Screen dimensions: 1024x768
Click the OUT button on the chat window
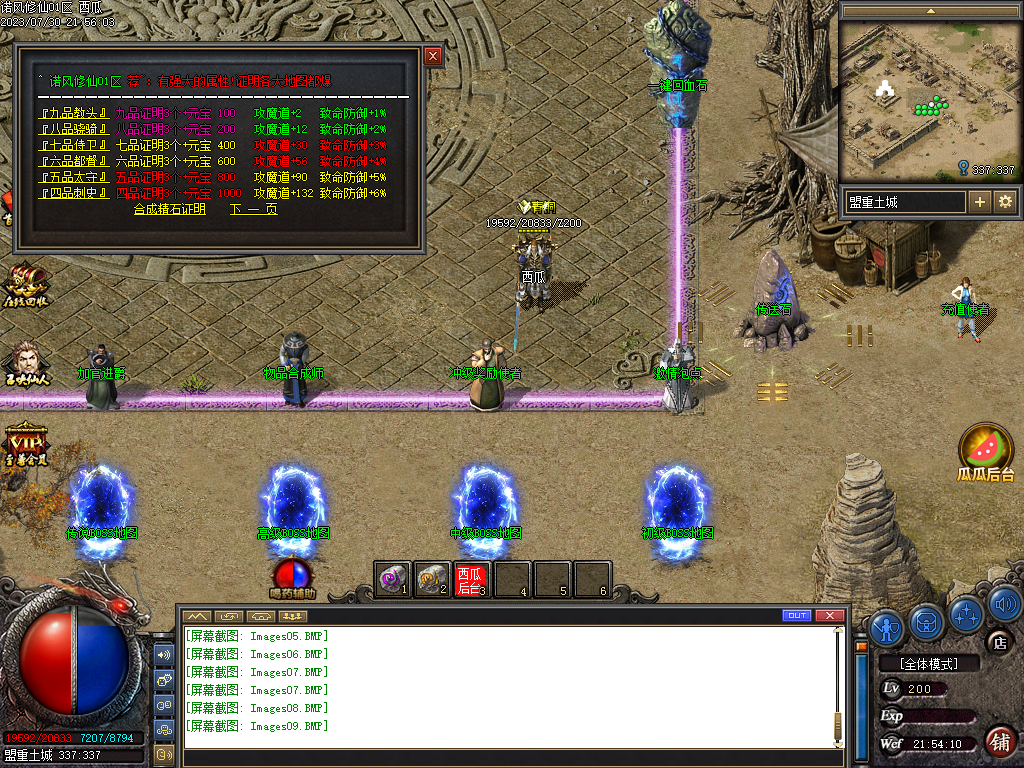pyautogui.click(x=797, y=615)
